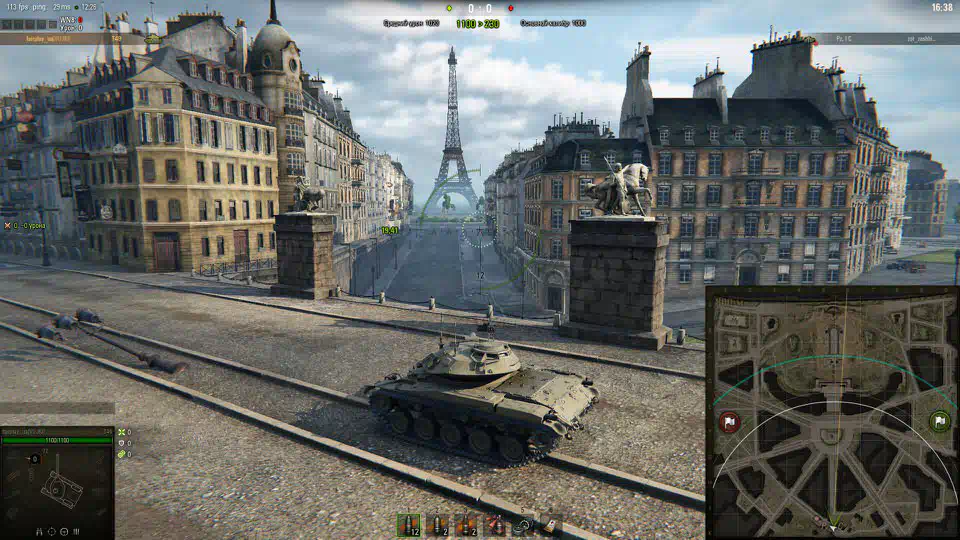Activate the repair kit consumable slot

point(523,525)
